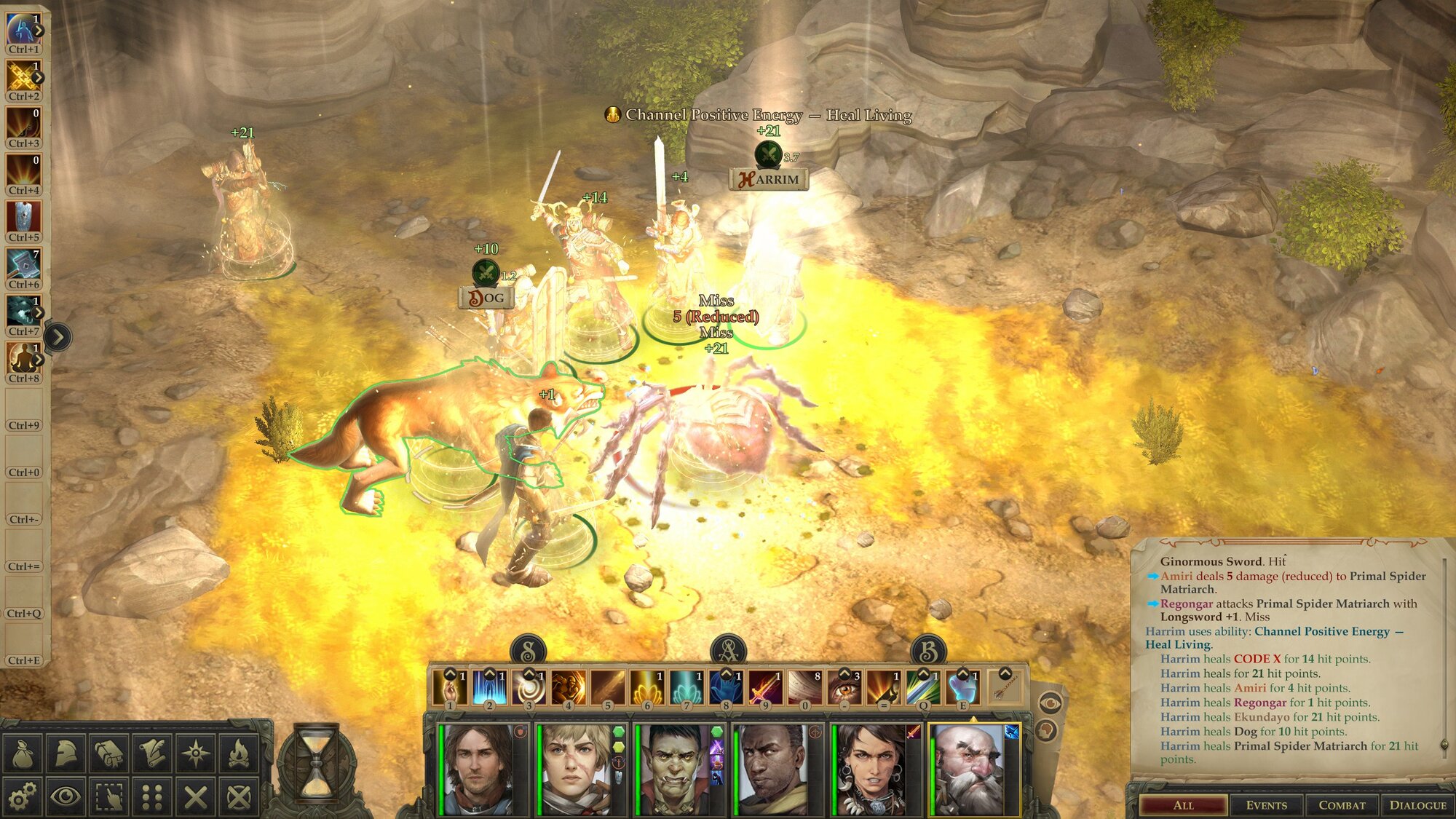
Task: Use the flaming sword ability in the hotbar
Action: pyautogui.click(x=765, y=687)
